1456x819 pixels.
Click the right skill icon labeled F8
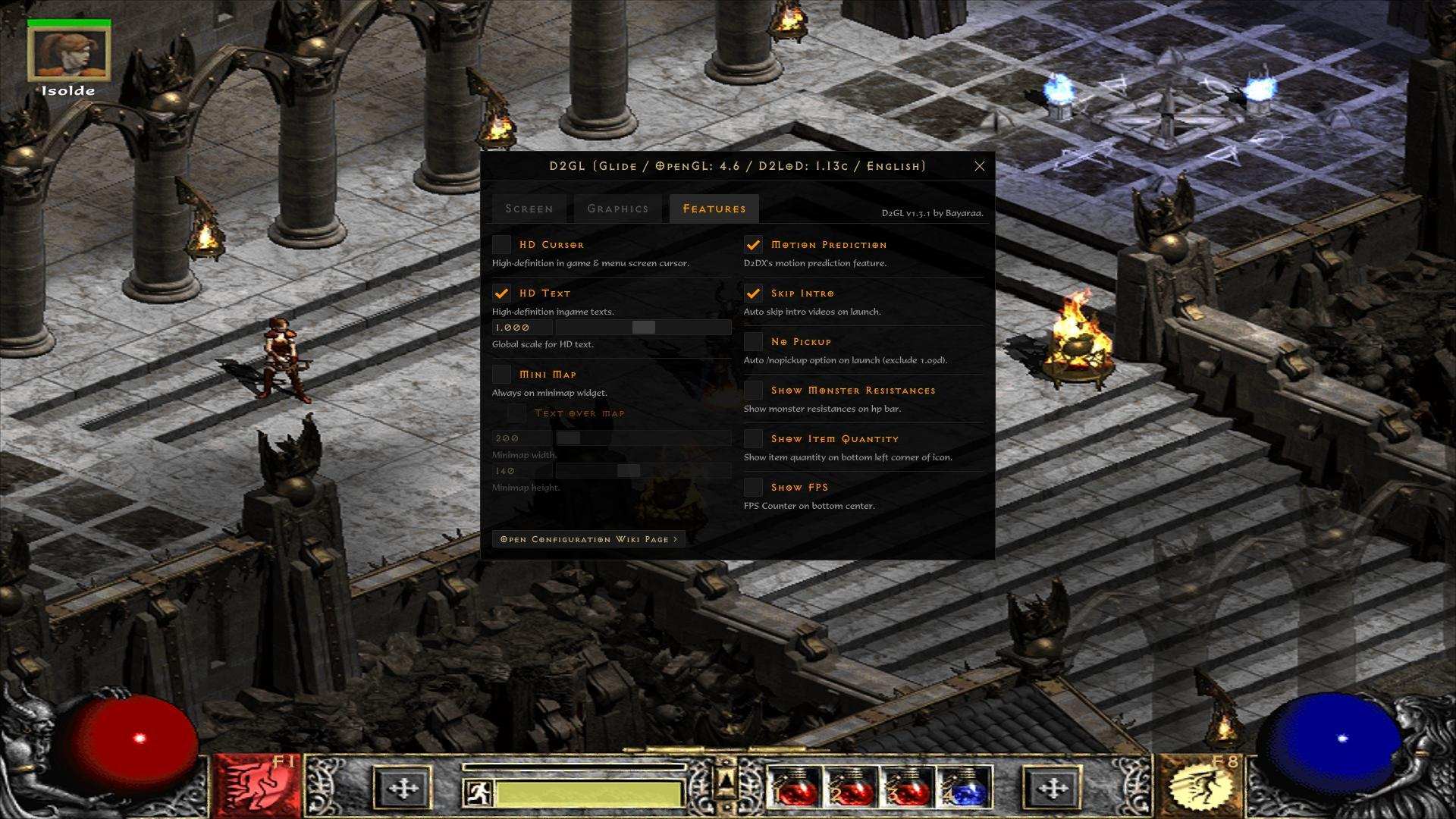tap(1200, 786)
